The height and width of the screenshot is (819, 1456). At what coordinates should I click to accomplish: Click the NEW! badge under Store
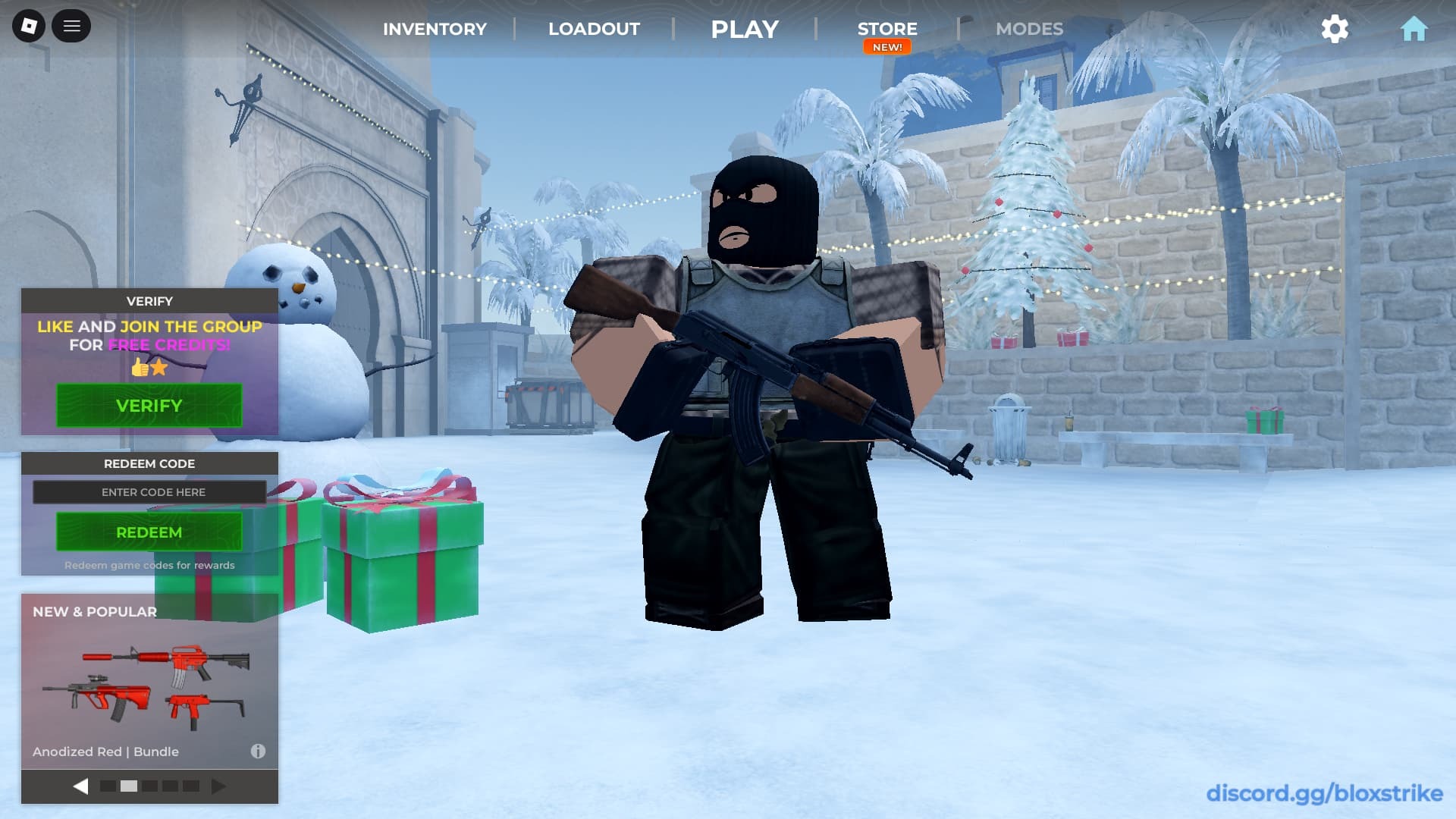pos(886,46)
